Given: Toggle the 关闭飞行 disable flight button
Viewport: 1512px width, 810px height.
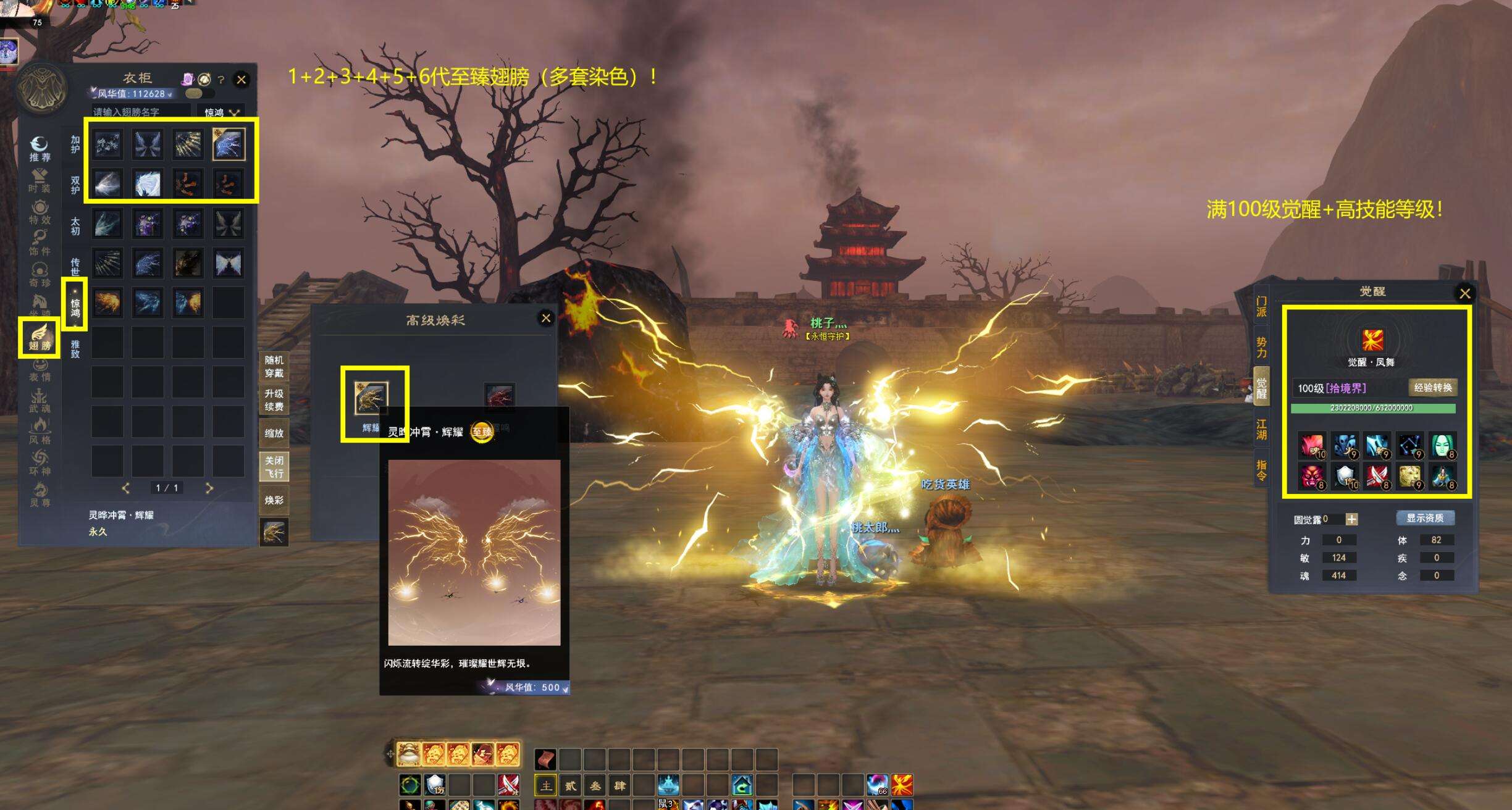Looking at the screenshot, I should coord(274,467).
